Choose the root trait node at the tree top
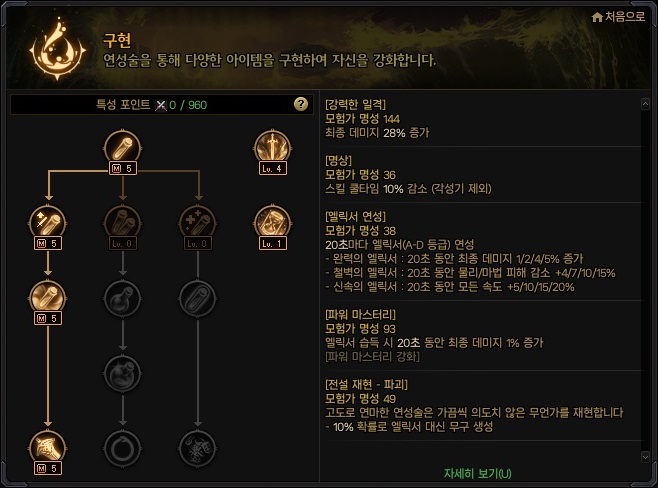The height and width of the screenshot is (488, 658). pyautogui.click(x=121, y=148)
